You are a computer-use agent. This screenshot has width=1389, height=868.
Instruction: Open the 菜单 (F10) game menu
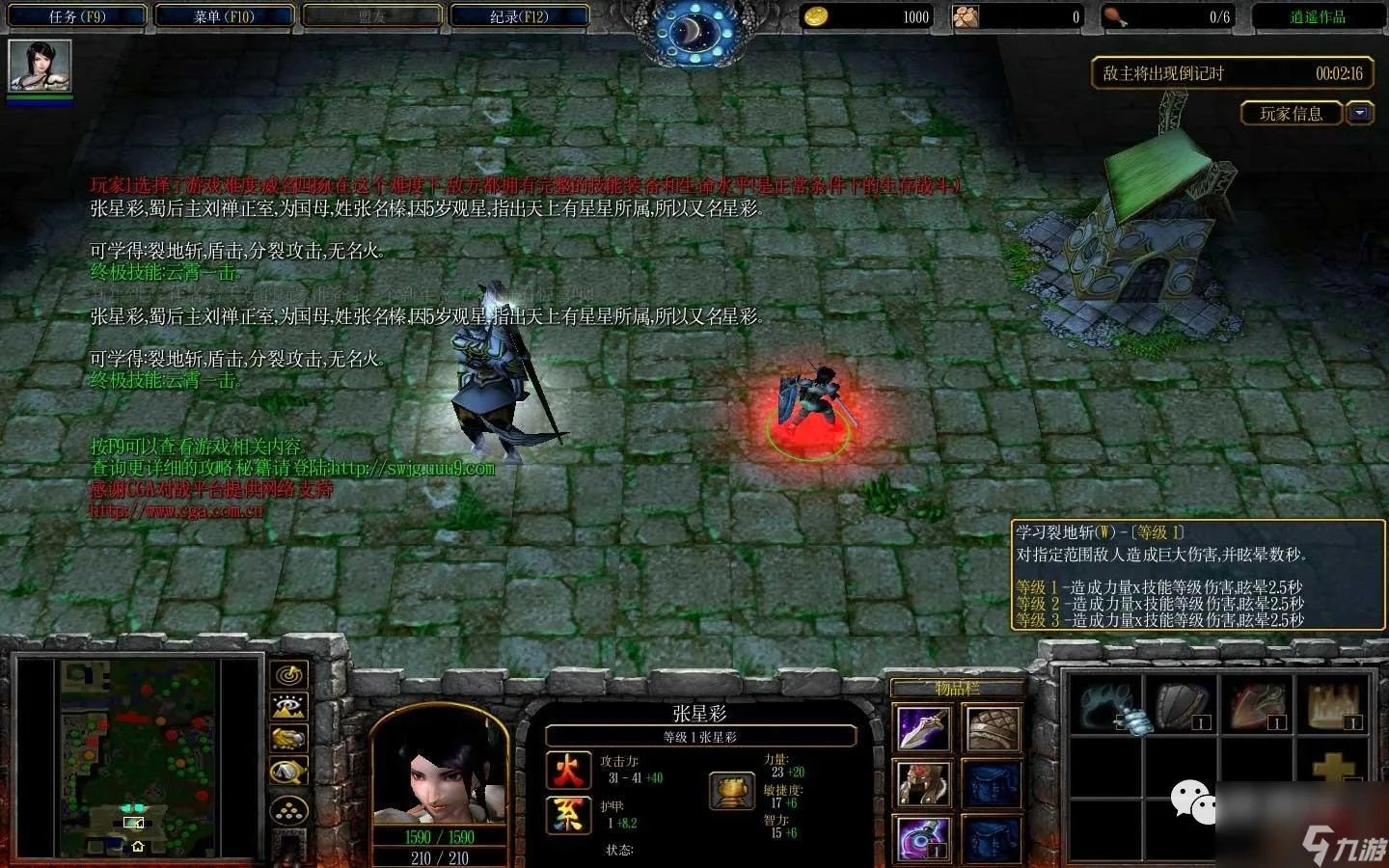(224, 16)
